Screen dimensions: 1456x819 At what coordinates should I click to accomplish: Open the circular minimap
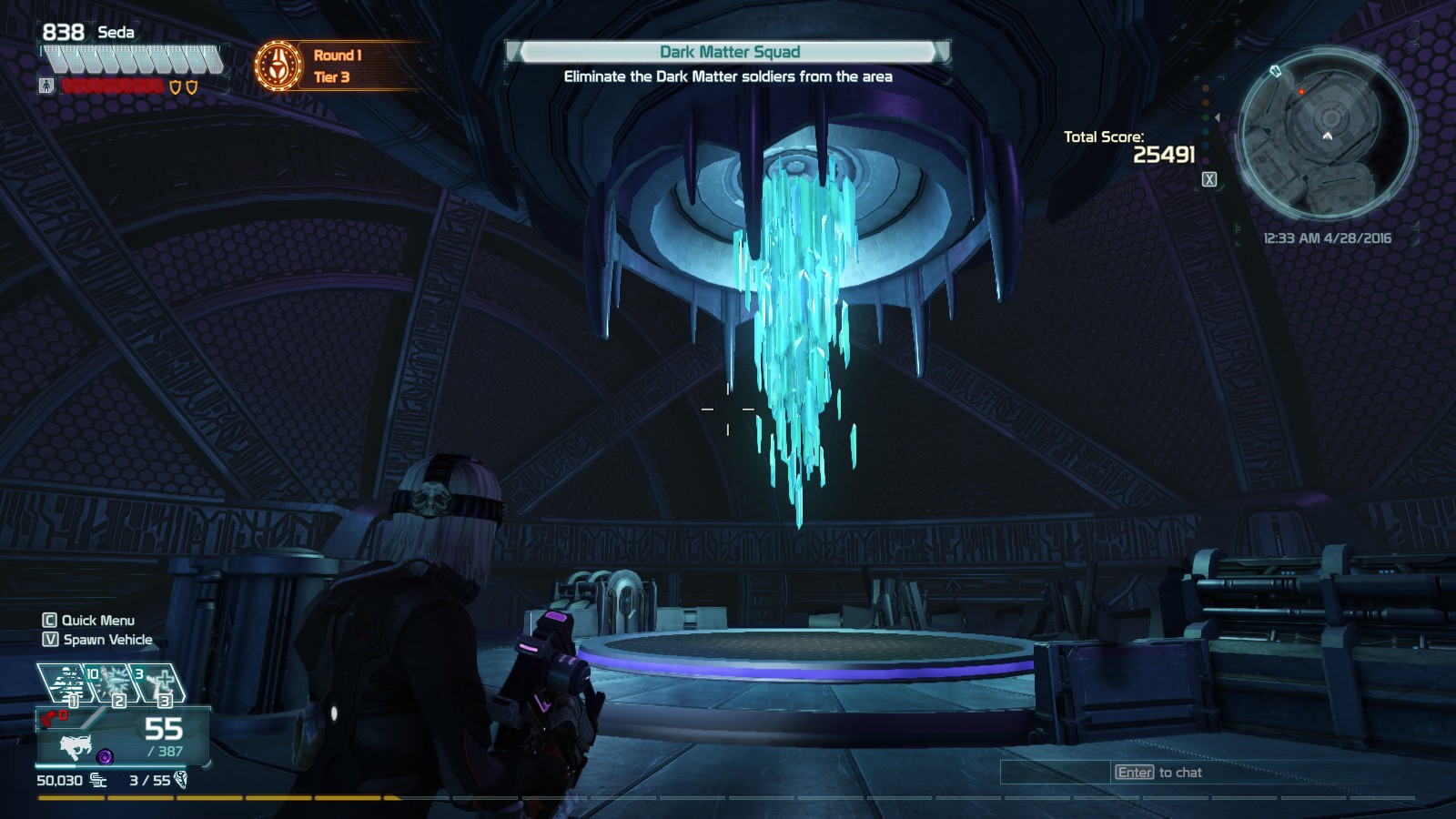1327,137
